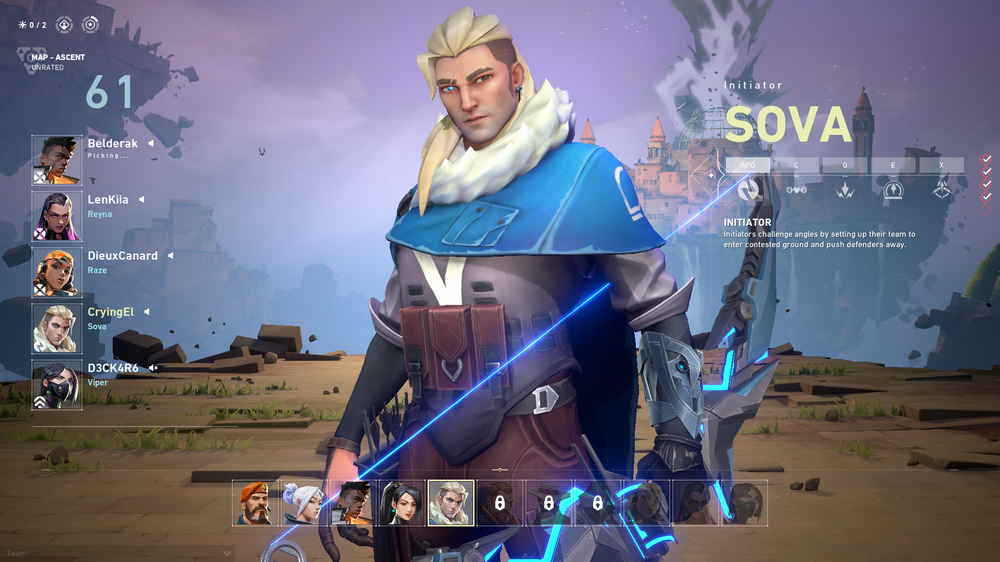Viewport: 1000px width, 562px height.
Task: Click LenKiia's Reyna portrait
Action: coord(56,216)
